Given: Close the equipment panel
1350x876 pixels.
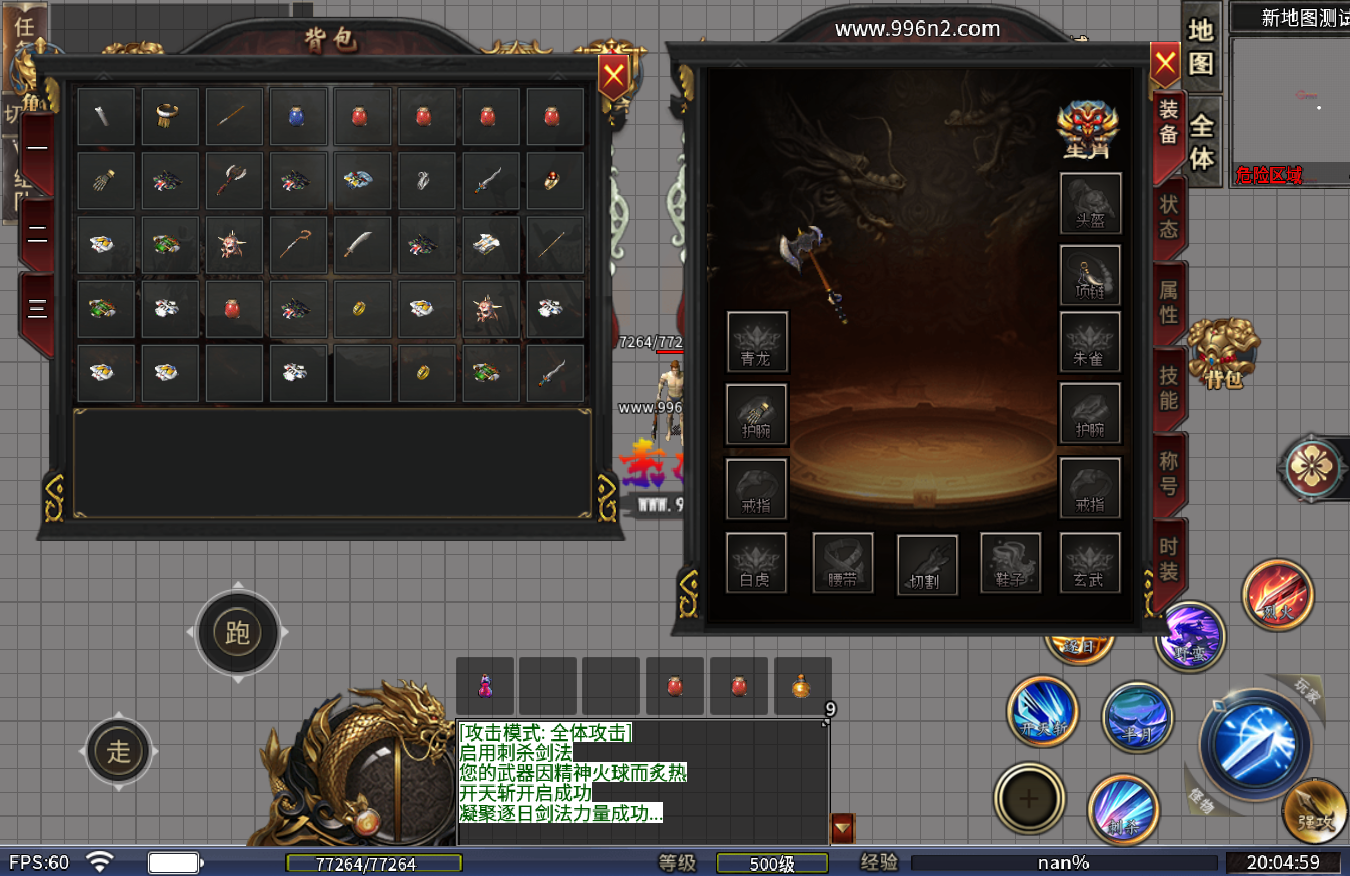Looking at the screenshot, I should (x=1165, y=65).
